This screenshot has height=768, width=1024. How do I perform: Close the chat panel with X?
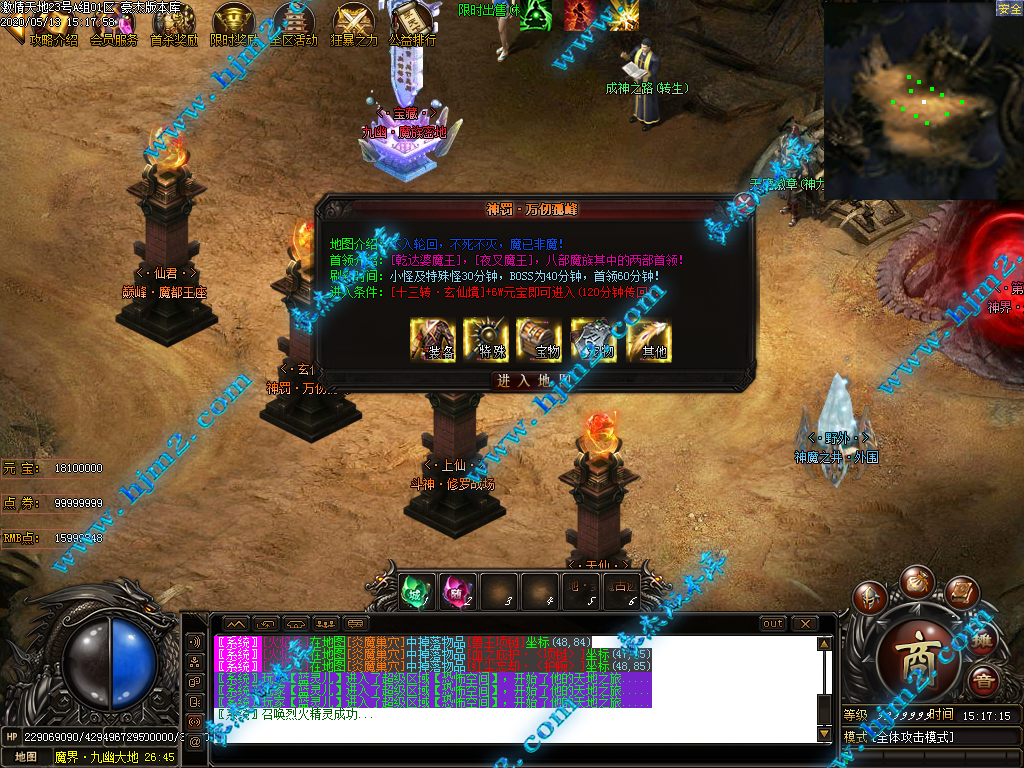click(804, 624)
